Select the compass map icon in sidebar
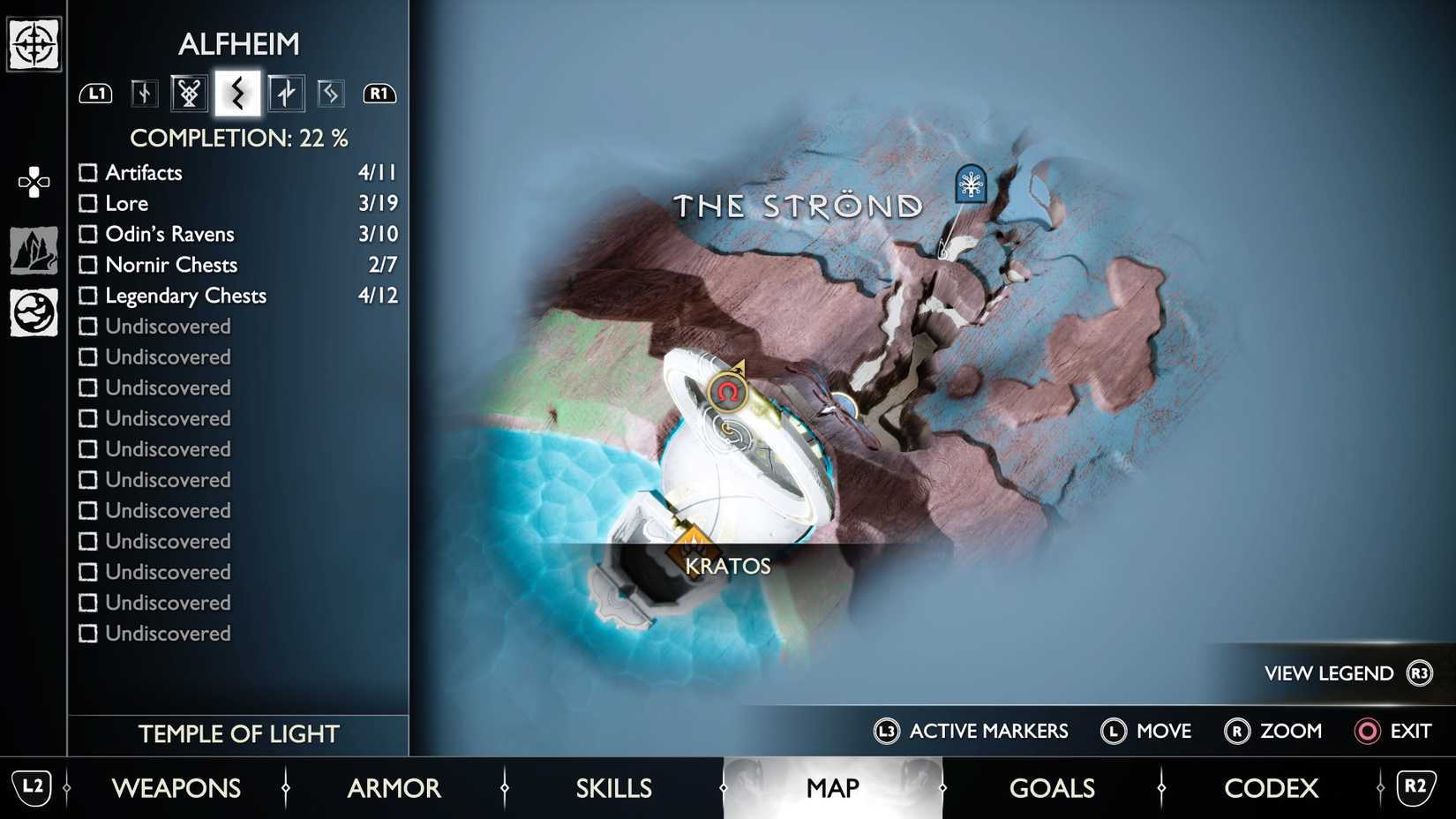Screen dimensions: 1456x819 [x=33, y=42]
